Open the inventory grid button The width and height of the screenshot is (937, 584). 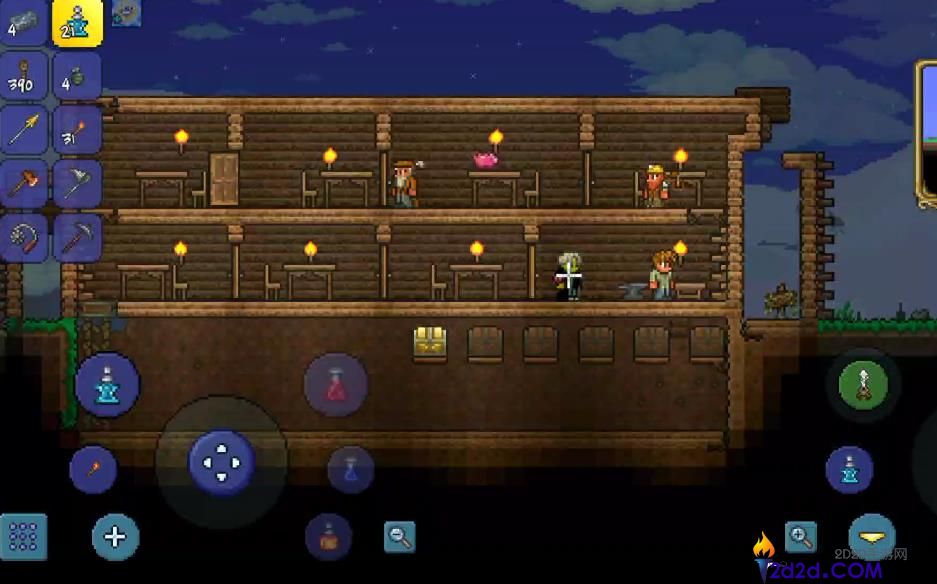(24, 537)
